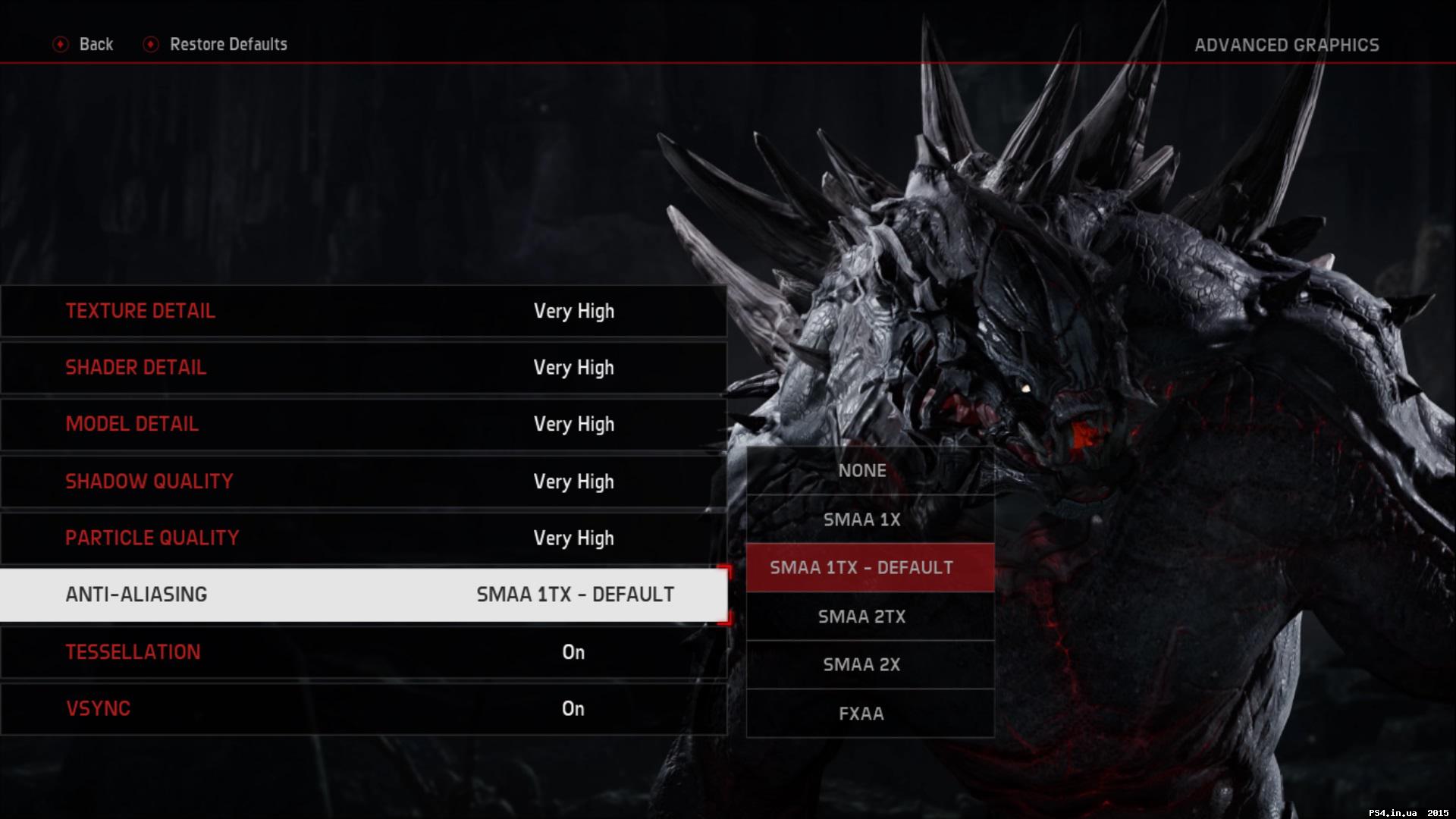Select the SMAA 2TX option
The image size is (1456, 819).
[x=861, y=617]
